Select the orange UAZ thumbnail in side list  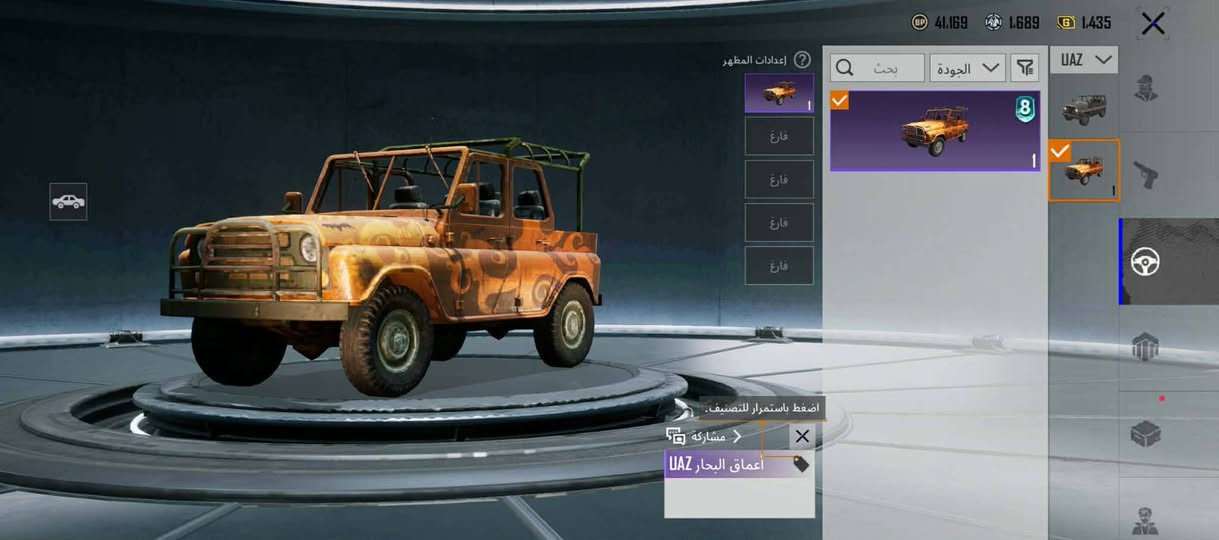point(1083,170)
